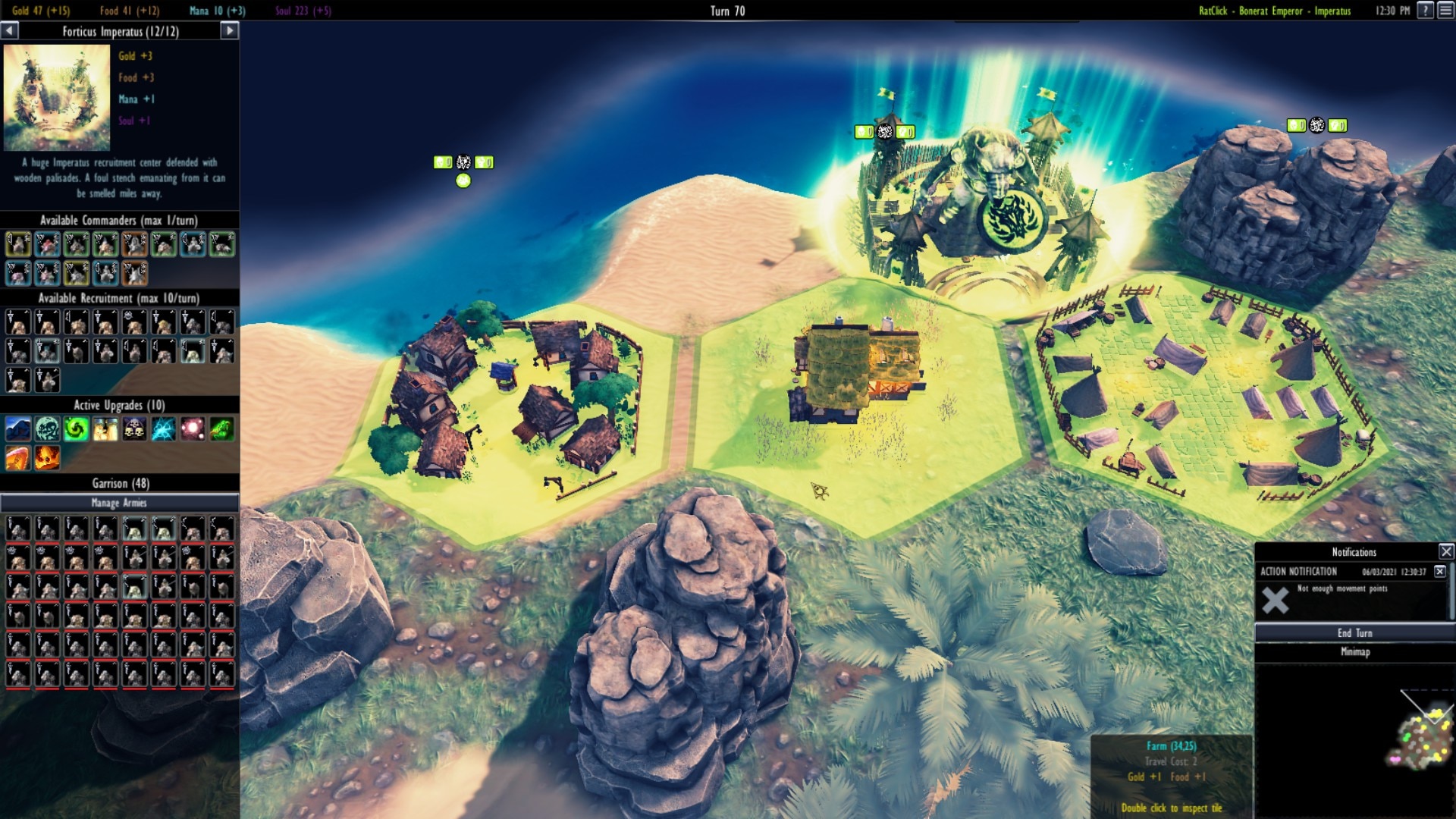Select the three skulls upgrade icon
This screenshot has height=819, width=1456.
[x=134, y=429]
